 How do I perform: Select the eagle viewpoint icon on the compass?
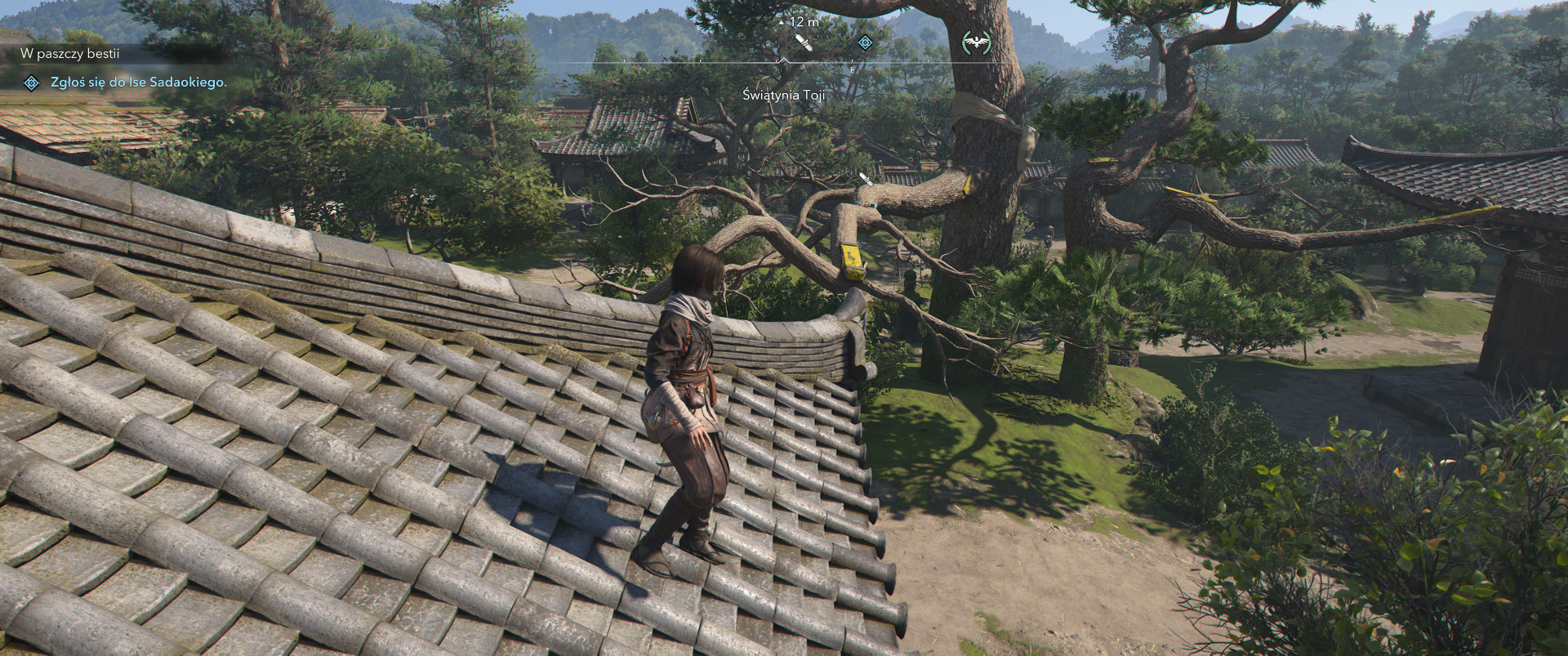click(977, 42)
